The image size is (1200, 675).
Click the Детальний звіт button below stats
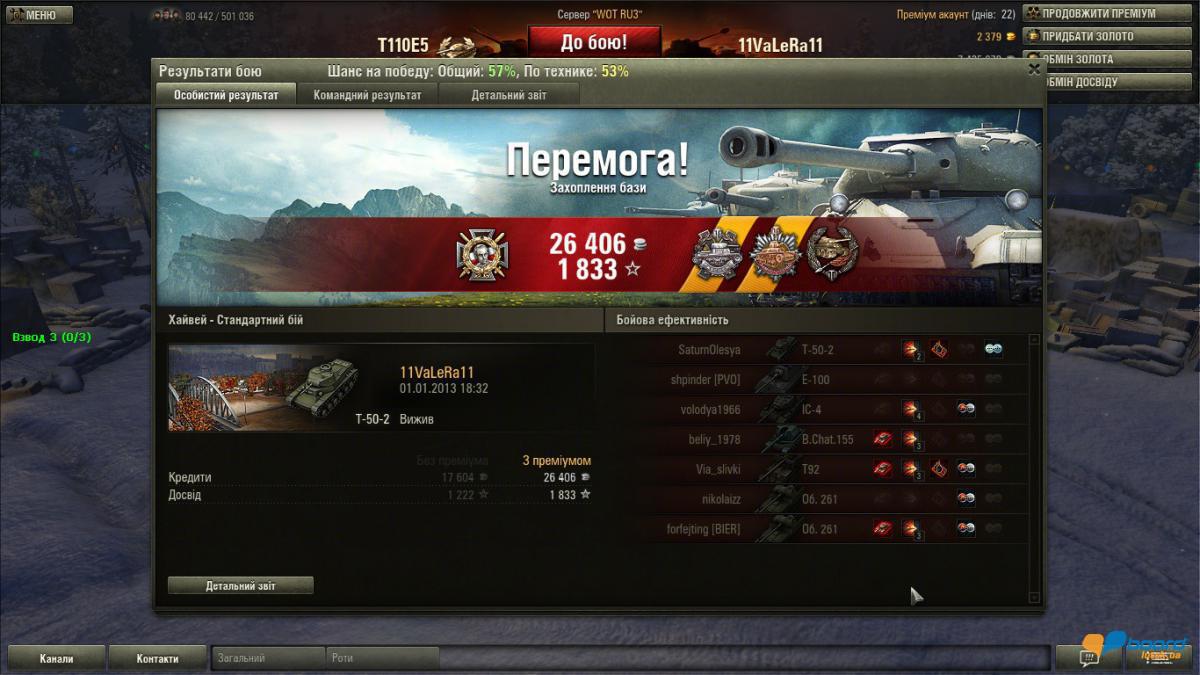click(x=240, y=585)
